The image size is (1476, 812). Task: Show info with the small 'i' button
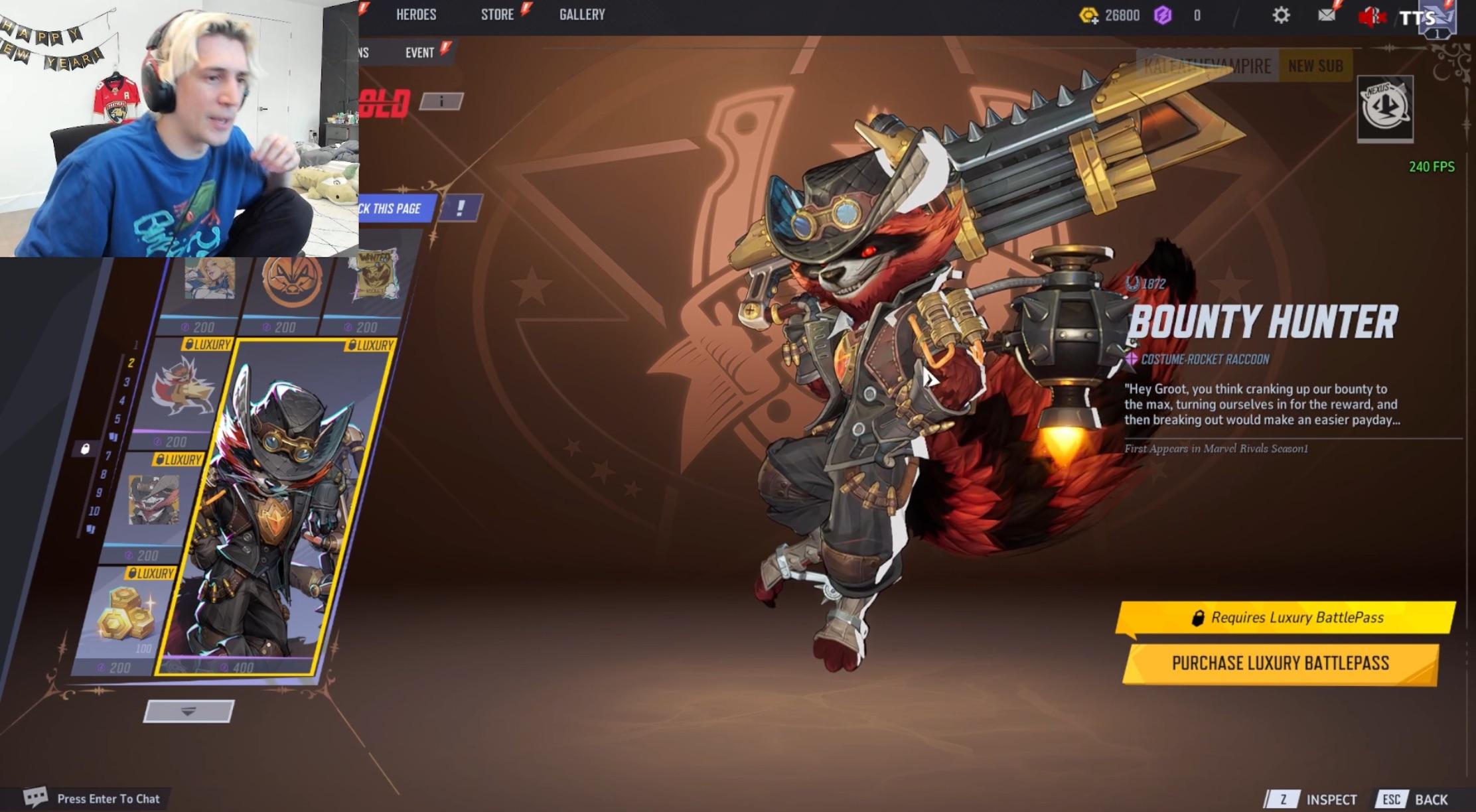coord(441,101)
